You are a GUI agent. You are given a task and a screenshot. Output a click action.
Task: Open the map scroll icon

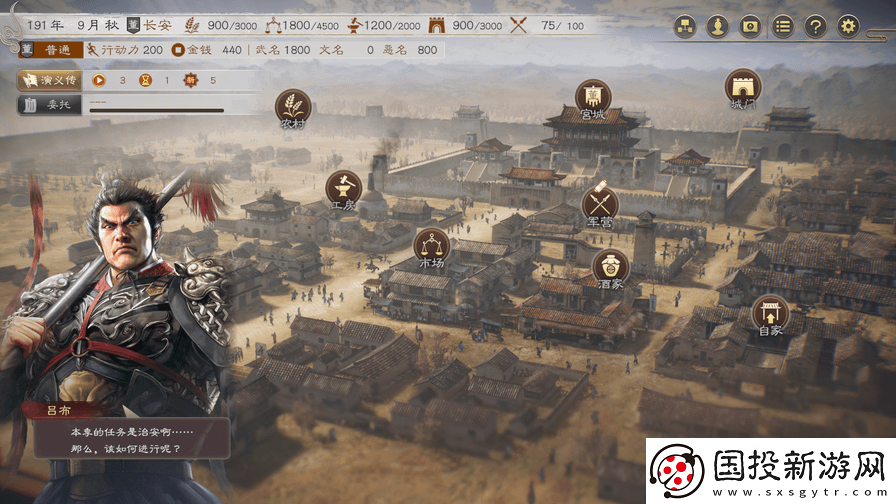[x=750, y=27]
